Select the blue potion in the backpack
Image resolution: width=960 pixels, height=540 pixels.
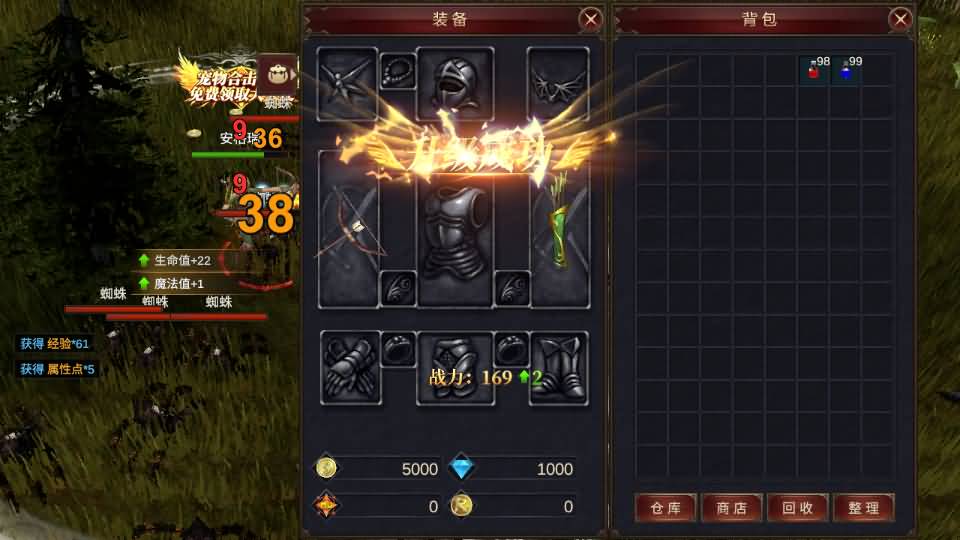pos(847,69)
